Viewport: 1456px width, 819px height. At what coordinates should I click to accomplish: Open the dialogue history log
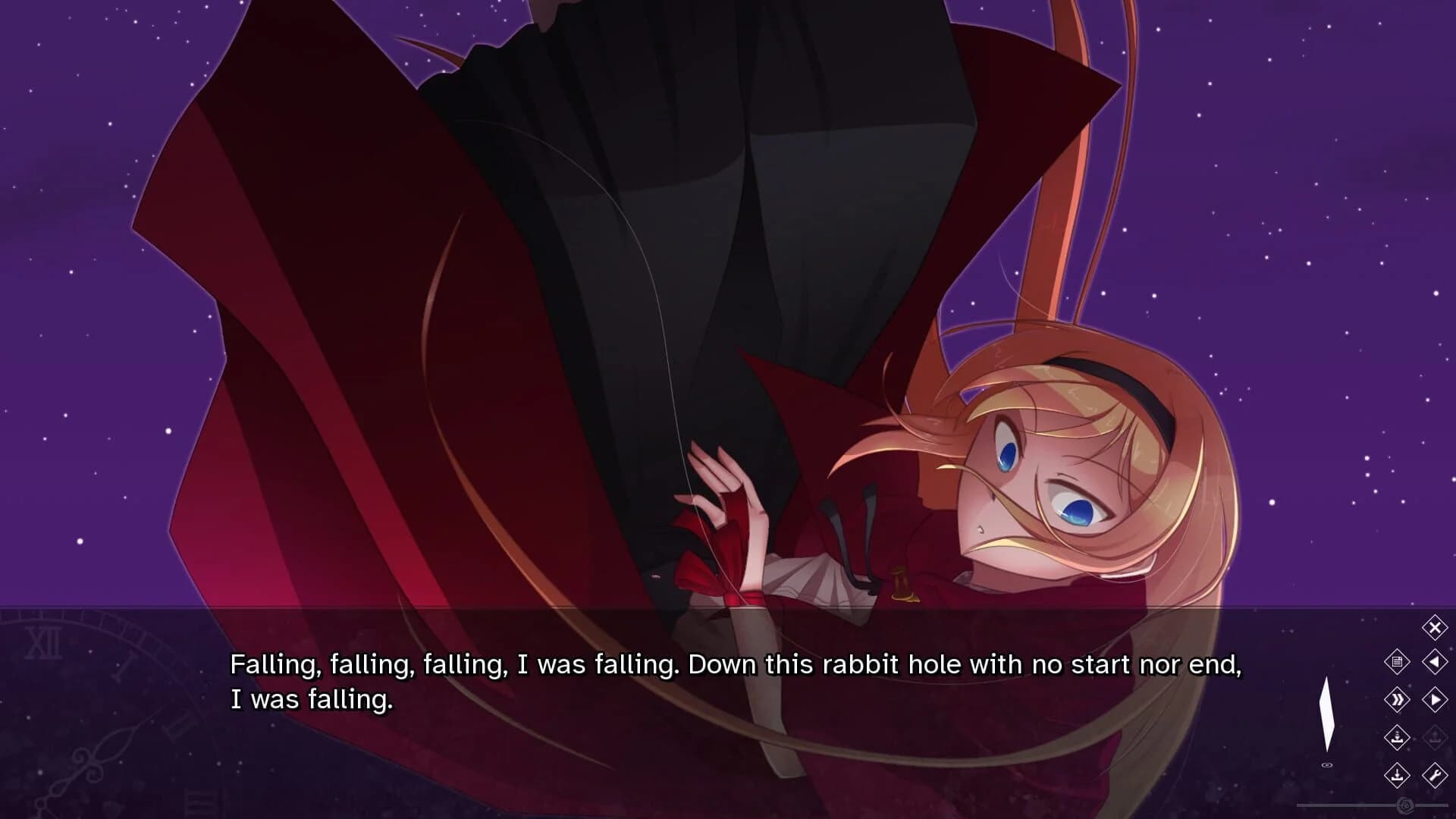pos(1398,662)
